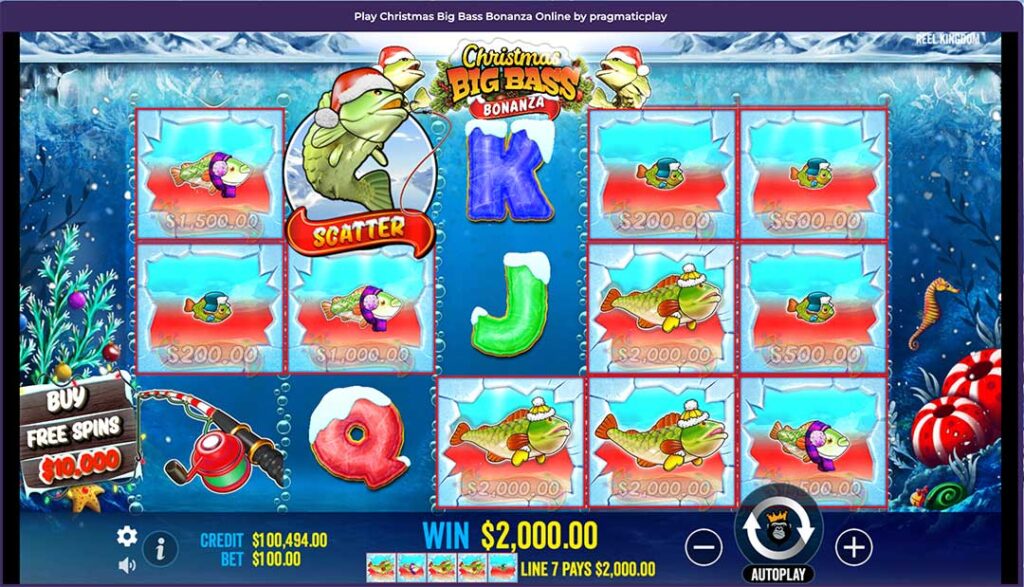Show the game info paytable
This screenshot has width=1024, height=587.
click(160, 548)
